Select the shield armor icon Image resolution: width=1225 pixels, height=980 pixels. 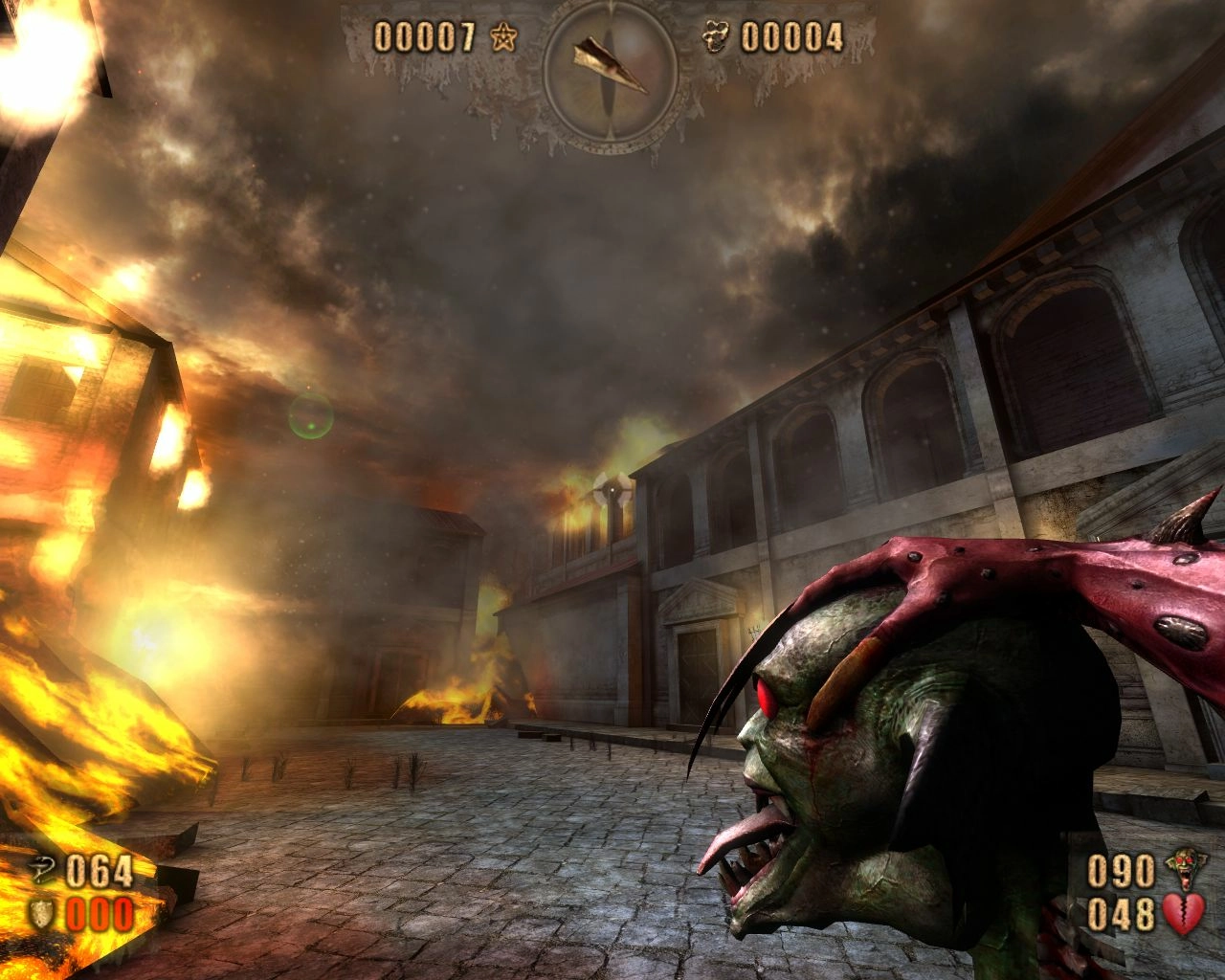(x=44, y=912)
